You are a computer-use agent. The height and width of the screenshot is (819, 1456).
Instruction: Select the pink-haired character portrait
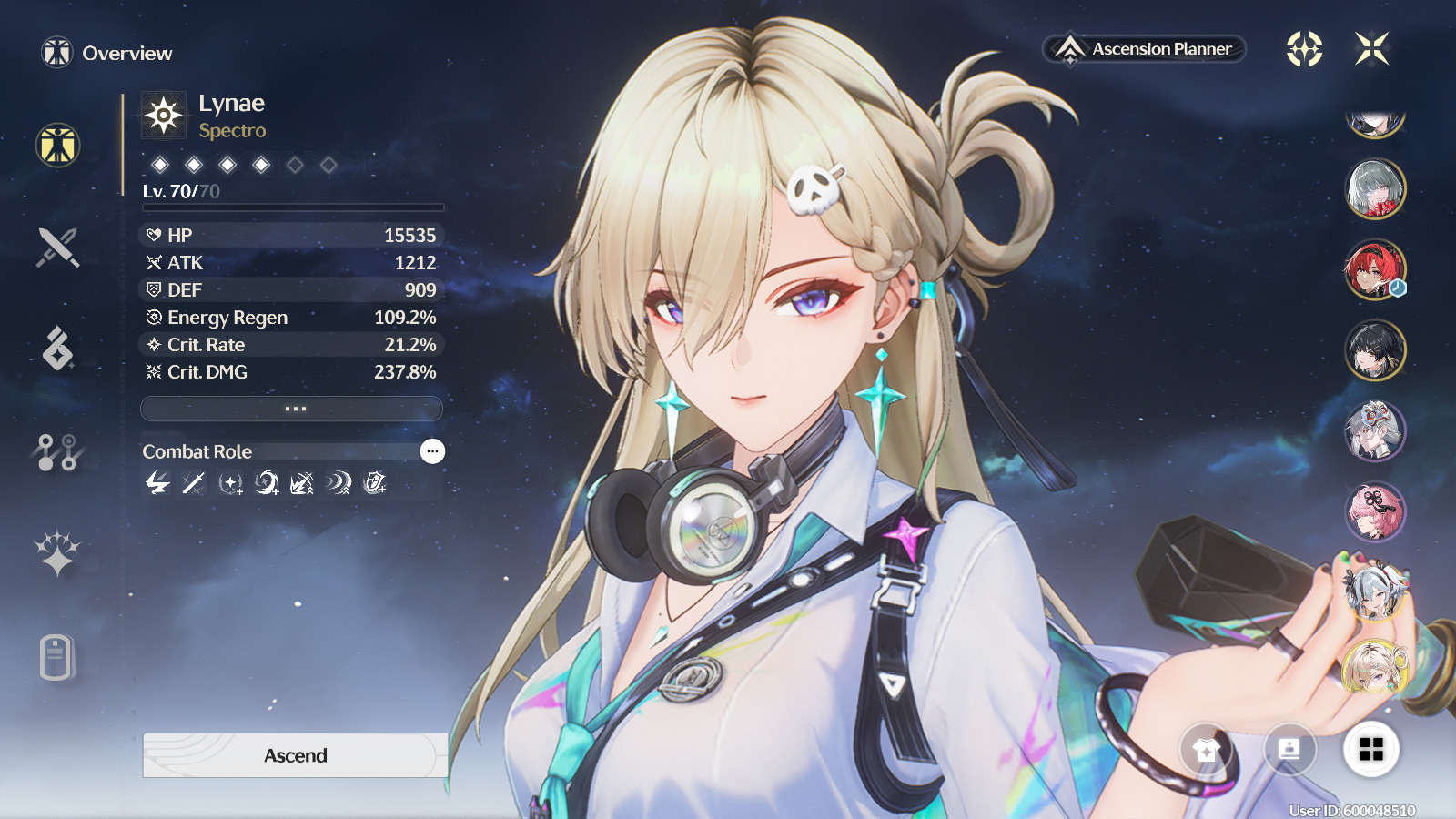(x=1375, y=511)
